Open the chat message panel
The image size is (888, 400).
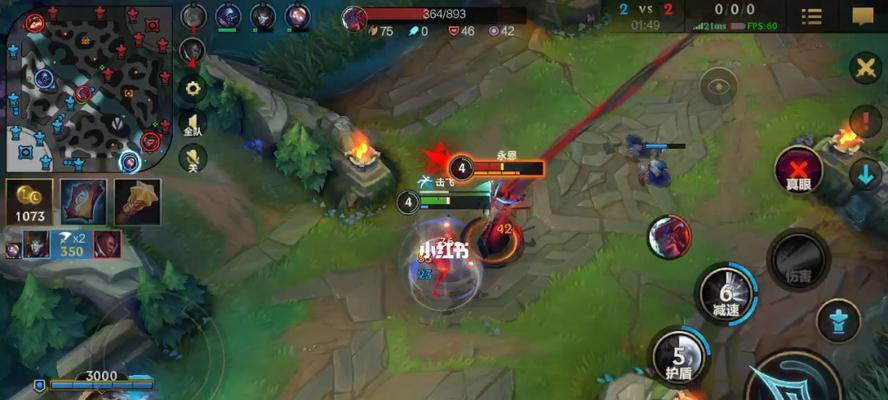click(863, 16)
